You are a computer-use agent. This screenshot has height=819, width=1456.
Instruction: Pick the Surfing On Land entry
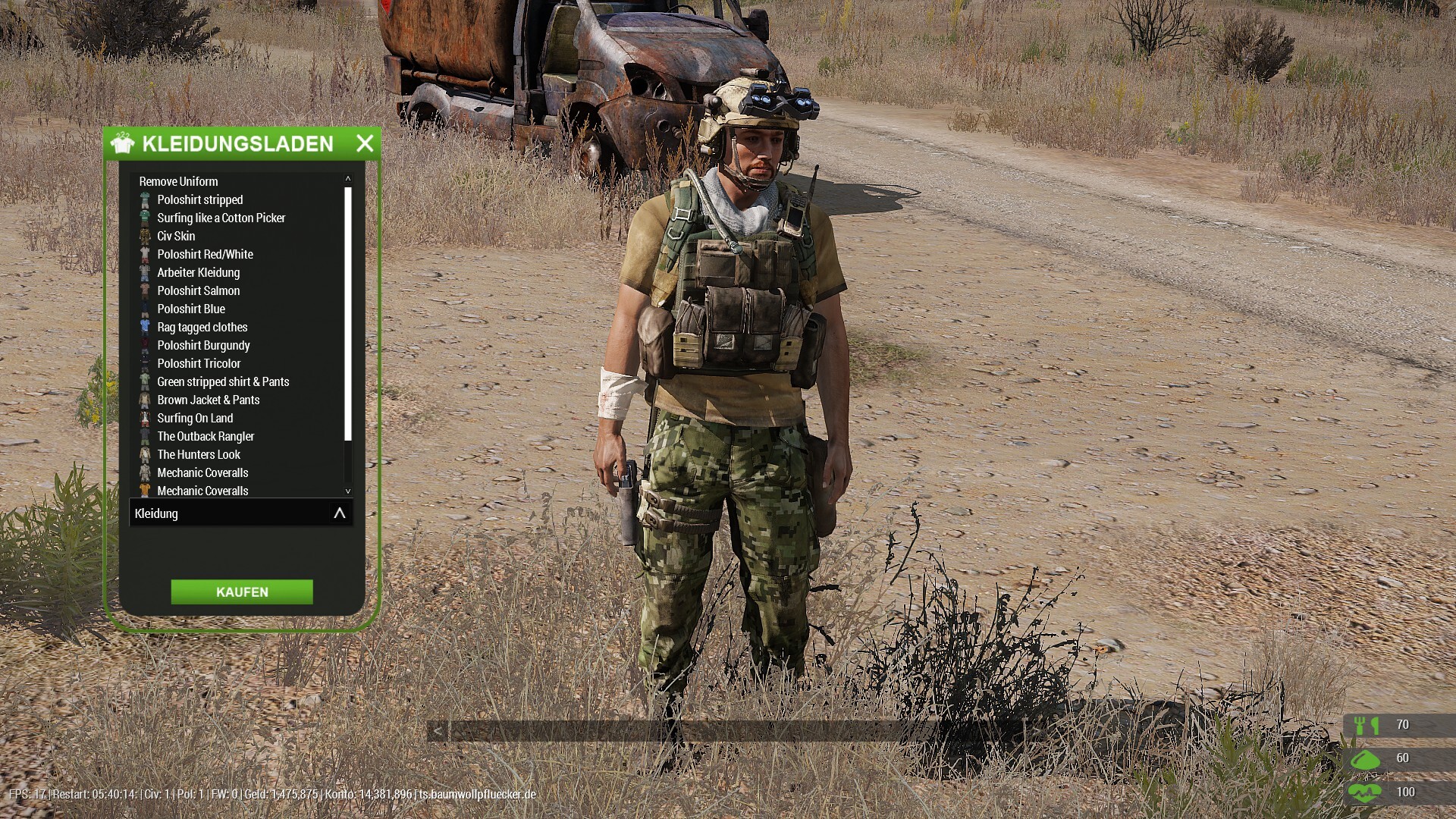pos(195,418)
